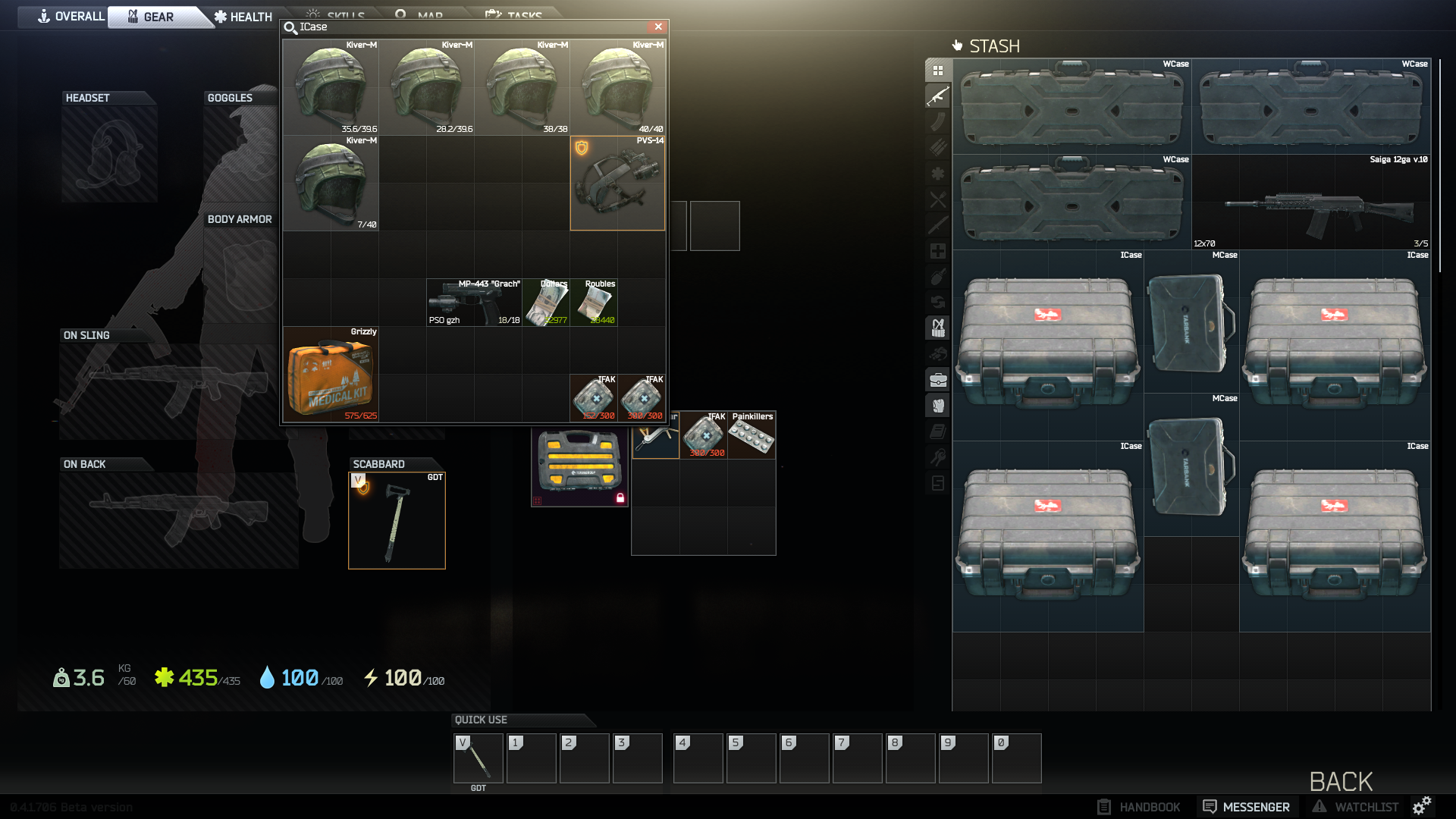Select the weapons filter in stash sidebar
Screen dimensions: 1456x819
point(939,97)
